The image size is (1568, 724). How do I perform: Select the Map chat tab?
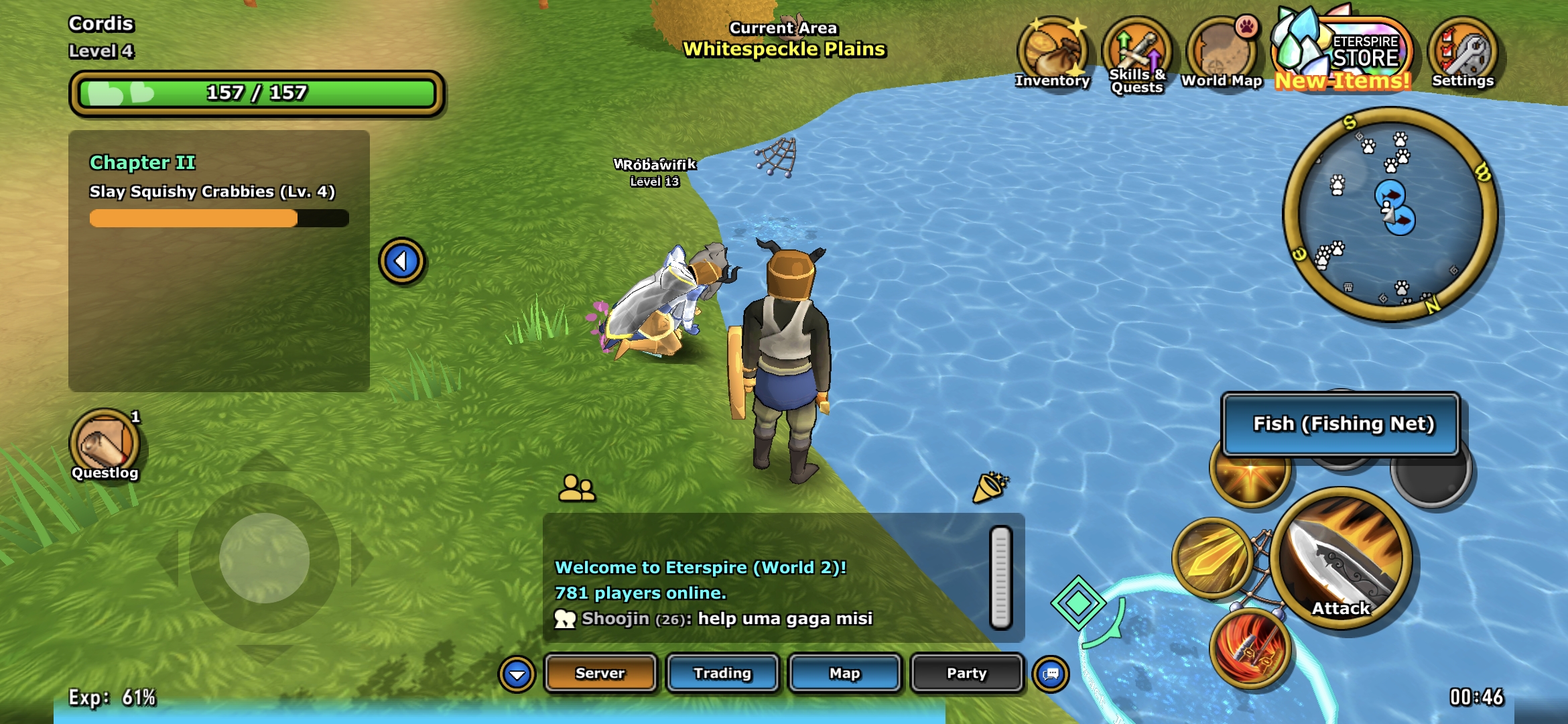point(844,673)
